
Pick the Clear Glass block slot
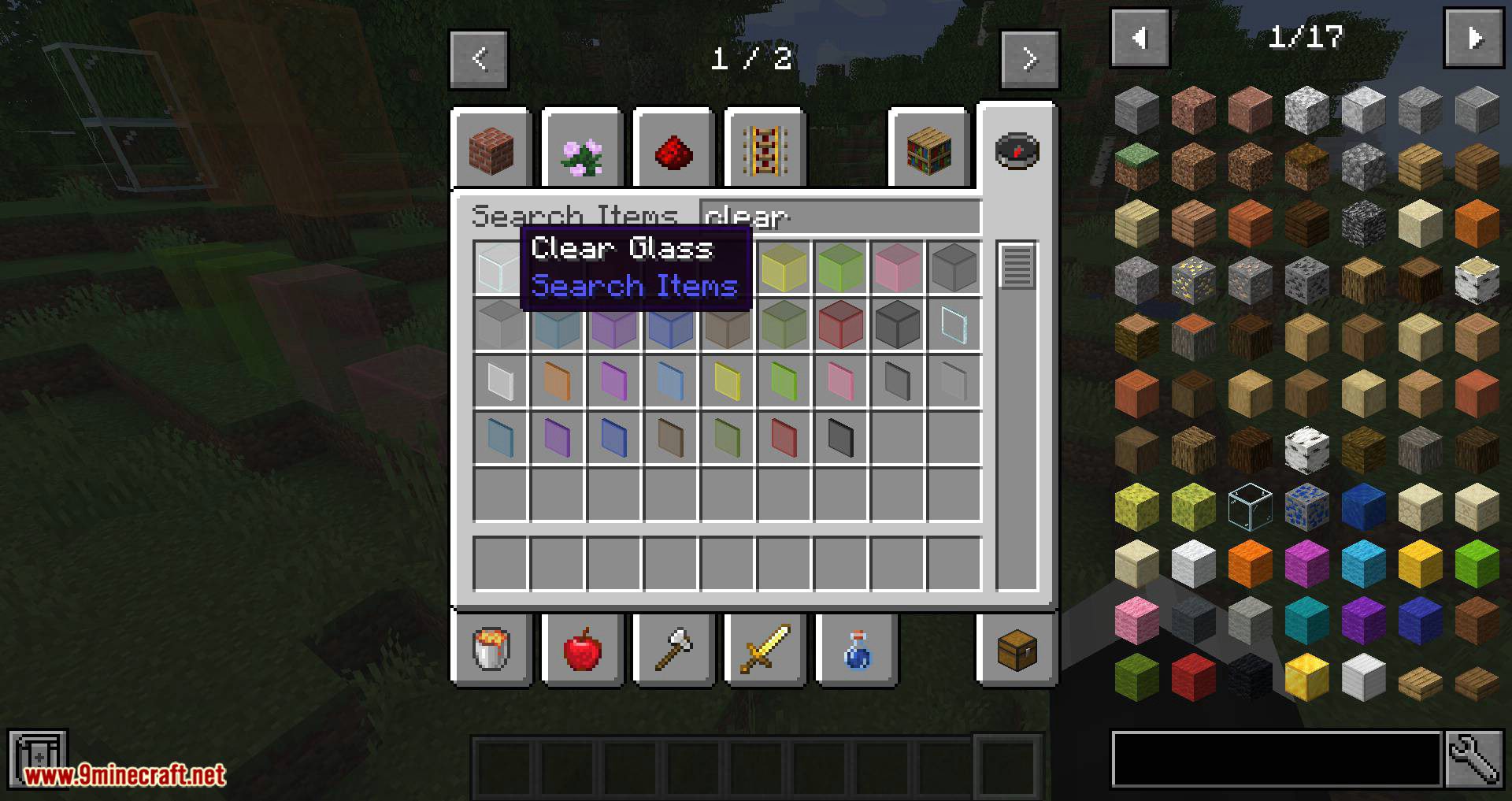click(499, 268)
